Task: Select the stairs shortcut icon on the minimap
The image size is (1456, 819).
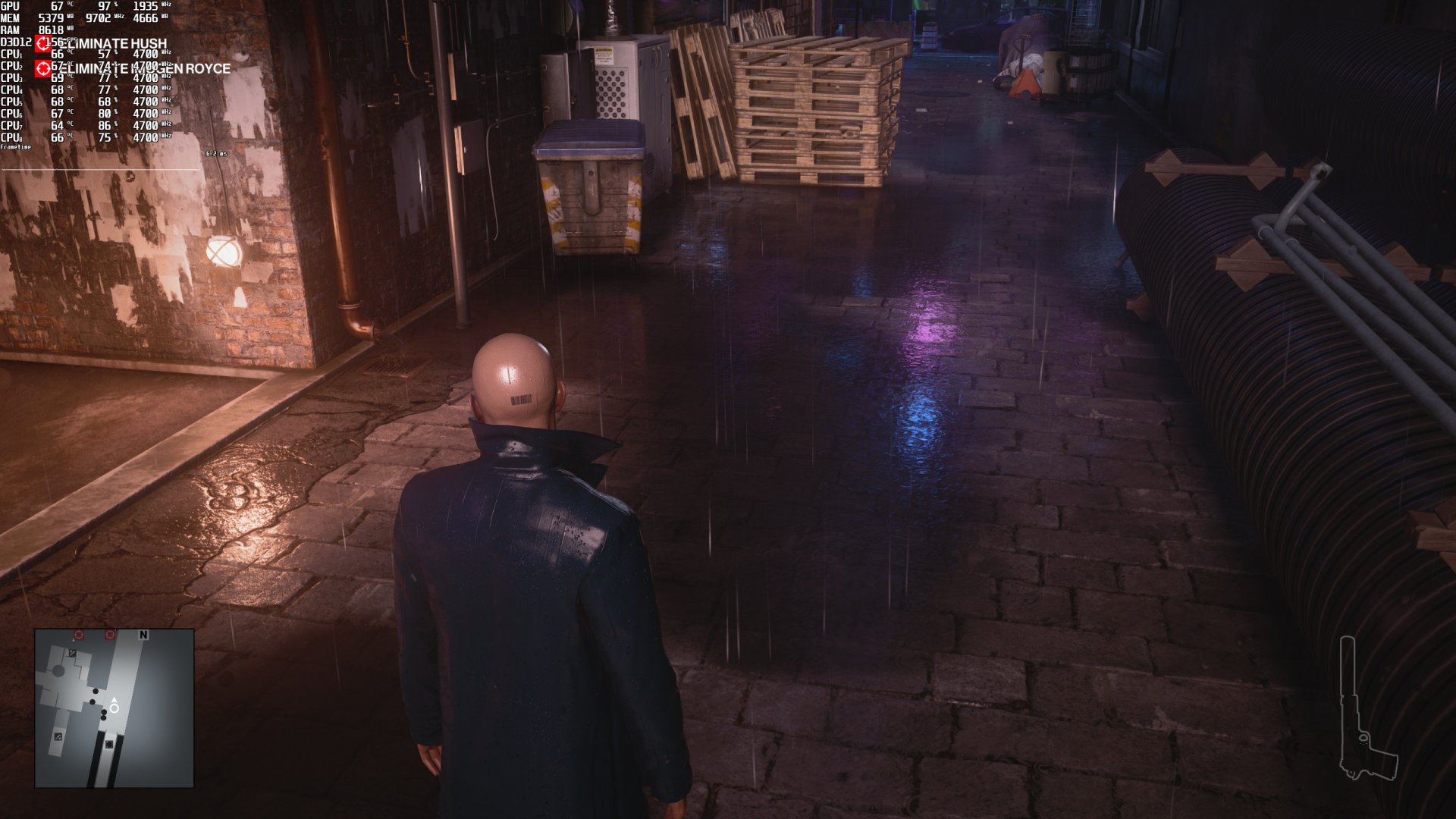Action: [x=58, y=736]
